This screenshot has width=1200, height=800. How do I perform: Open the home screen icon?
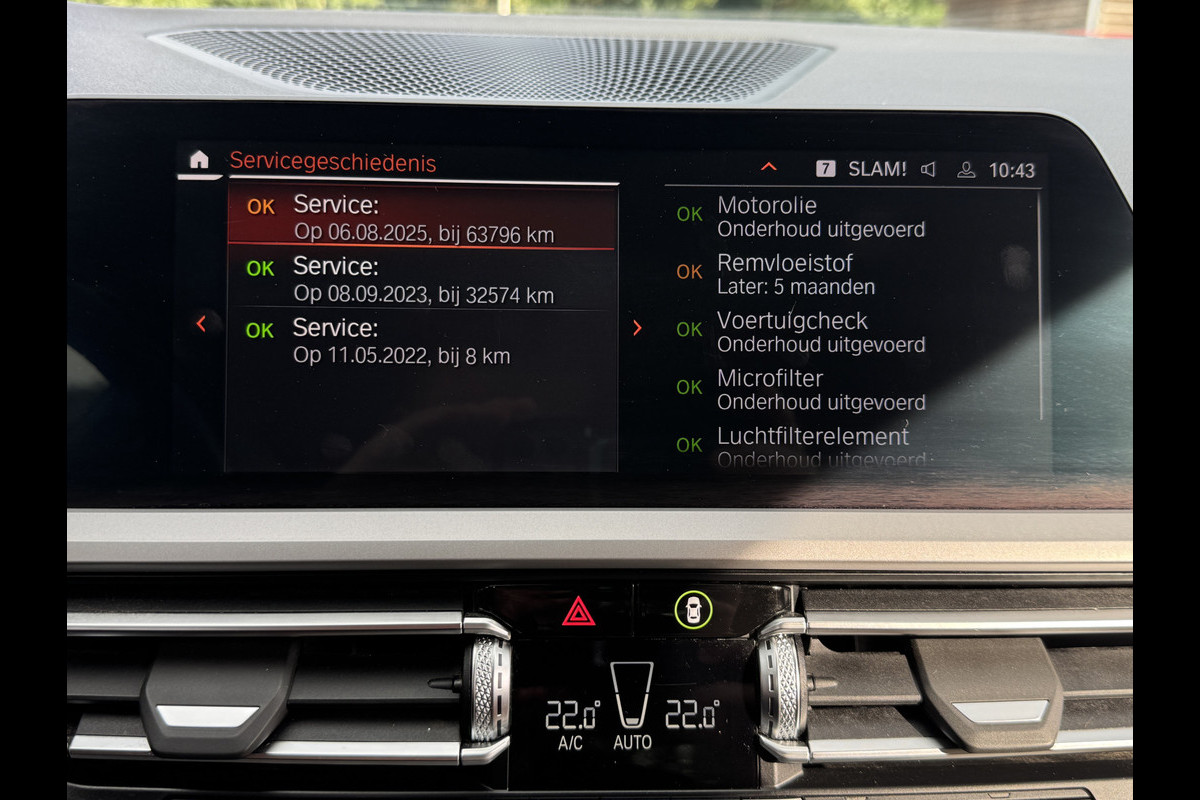click(199, 160)
